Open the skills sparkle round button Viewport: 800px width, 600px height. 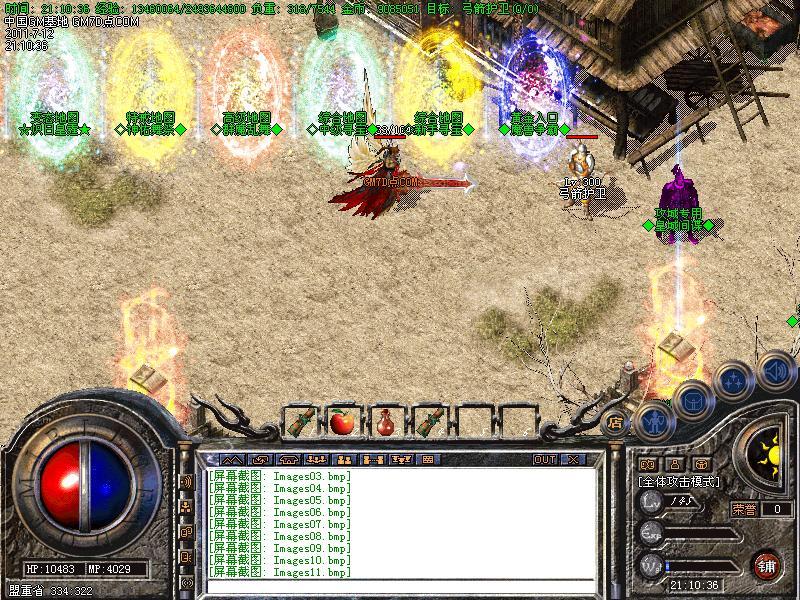coord(734,381)
